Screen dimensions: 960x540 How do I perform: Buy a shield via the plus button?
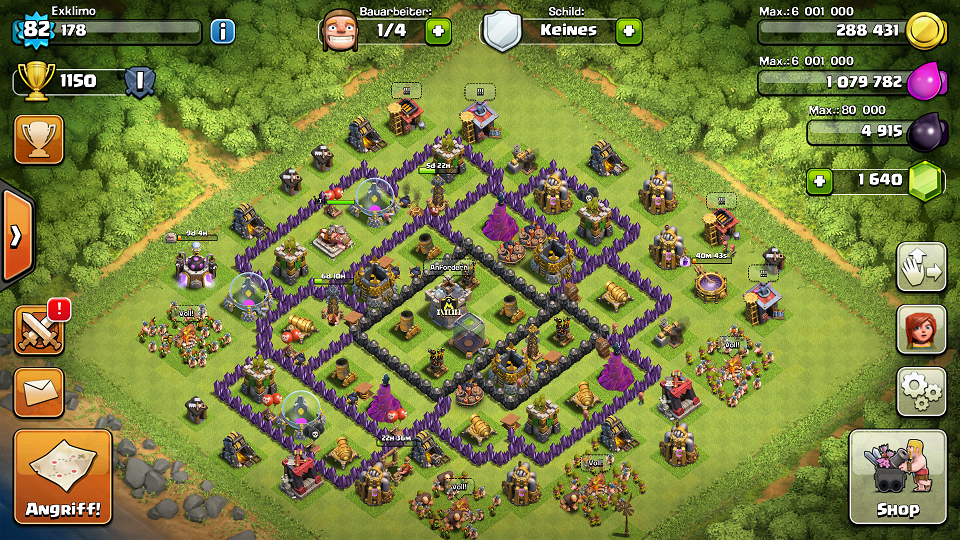tap(628, 31)
